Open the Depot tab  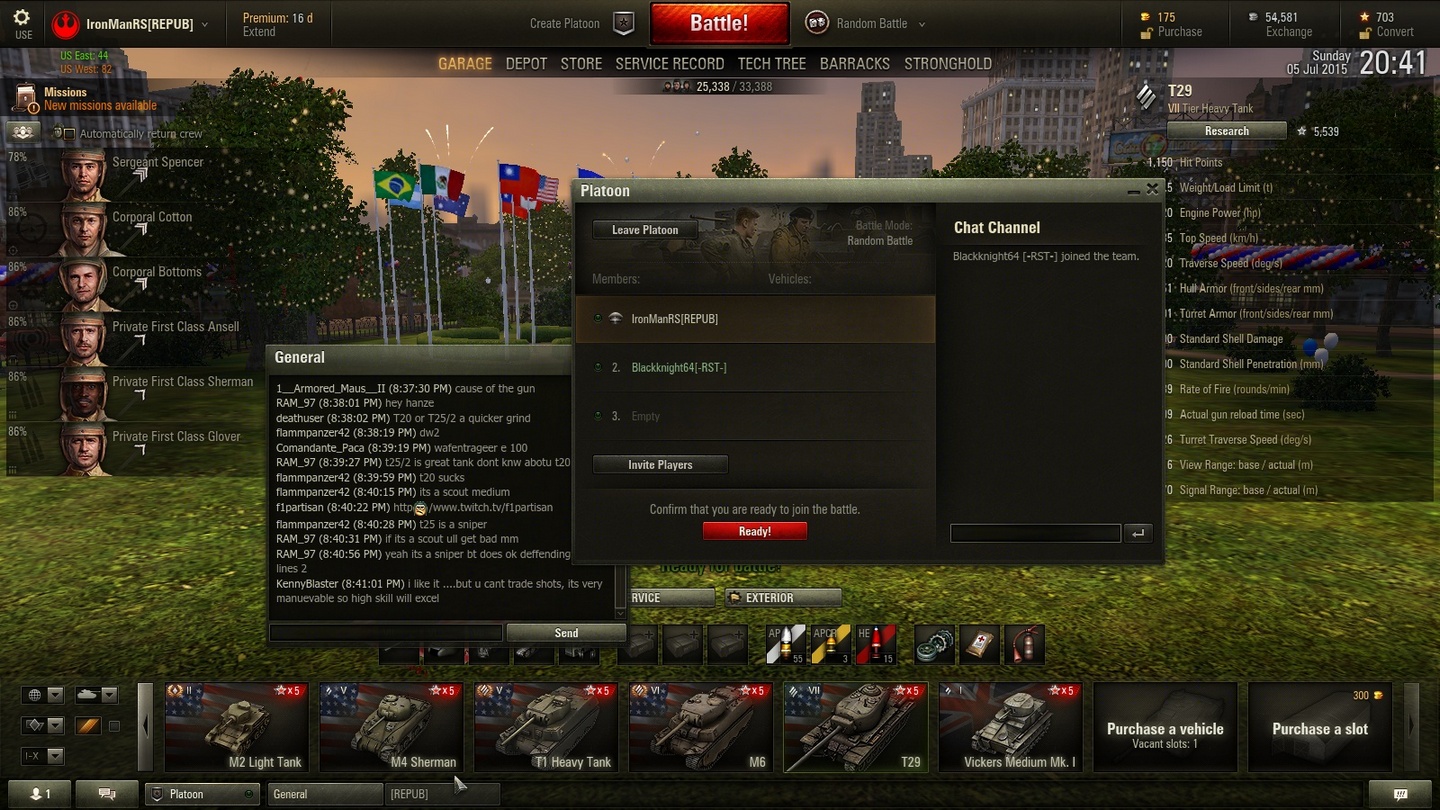click(x=526, y=64)
